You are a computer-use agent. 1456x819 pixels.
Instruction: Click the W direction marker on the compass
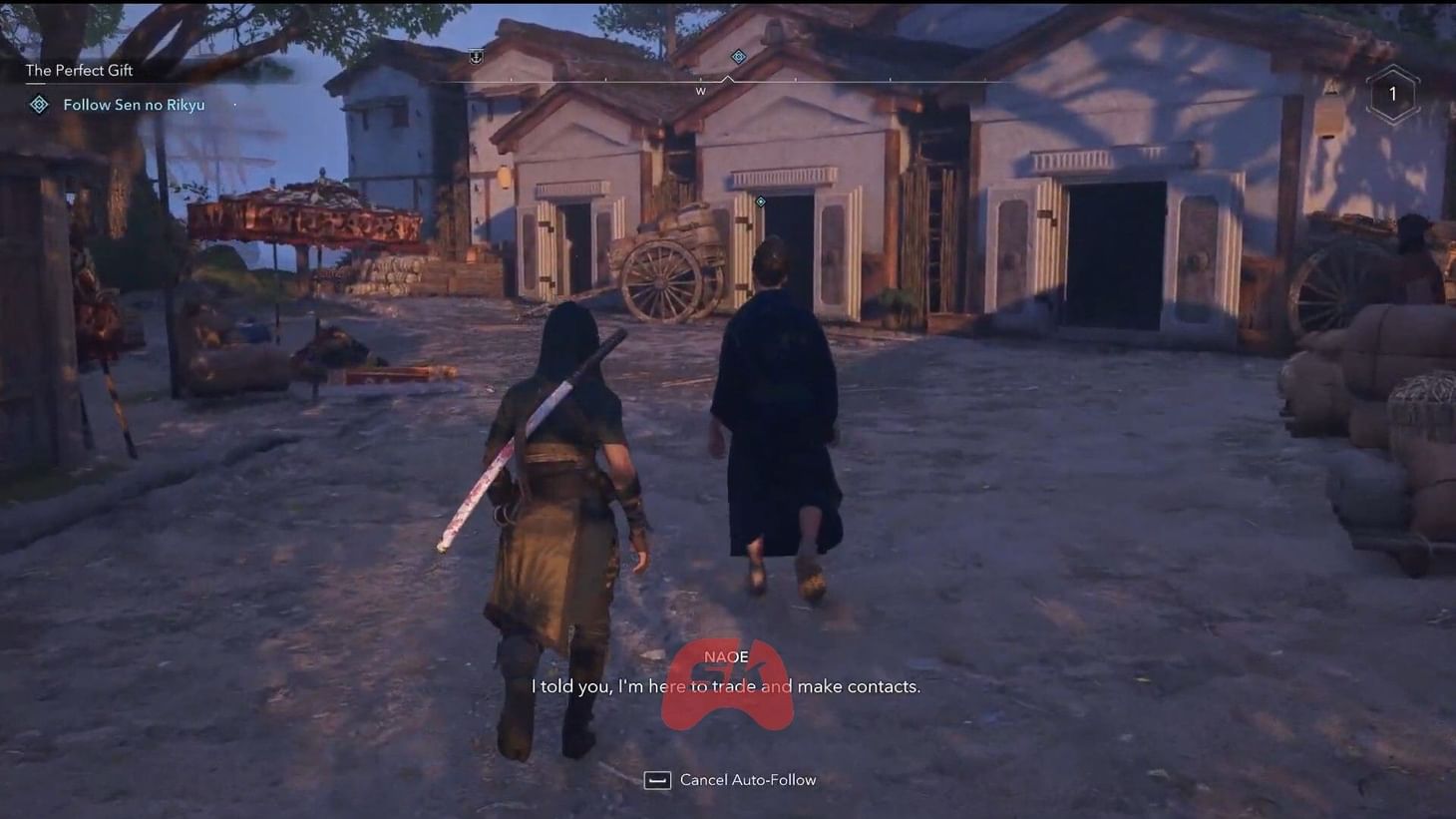tap(701, 91)
